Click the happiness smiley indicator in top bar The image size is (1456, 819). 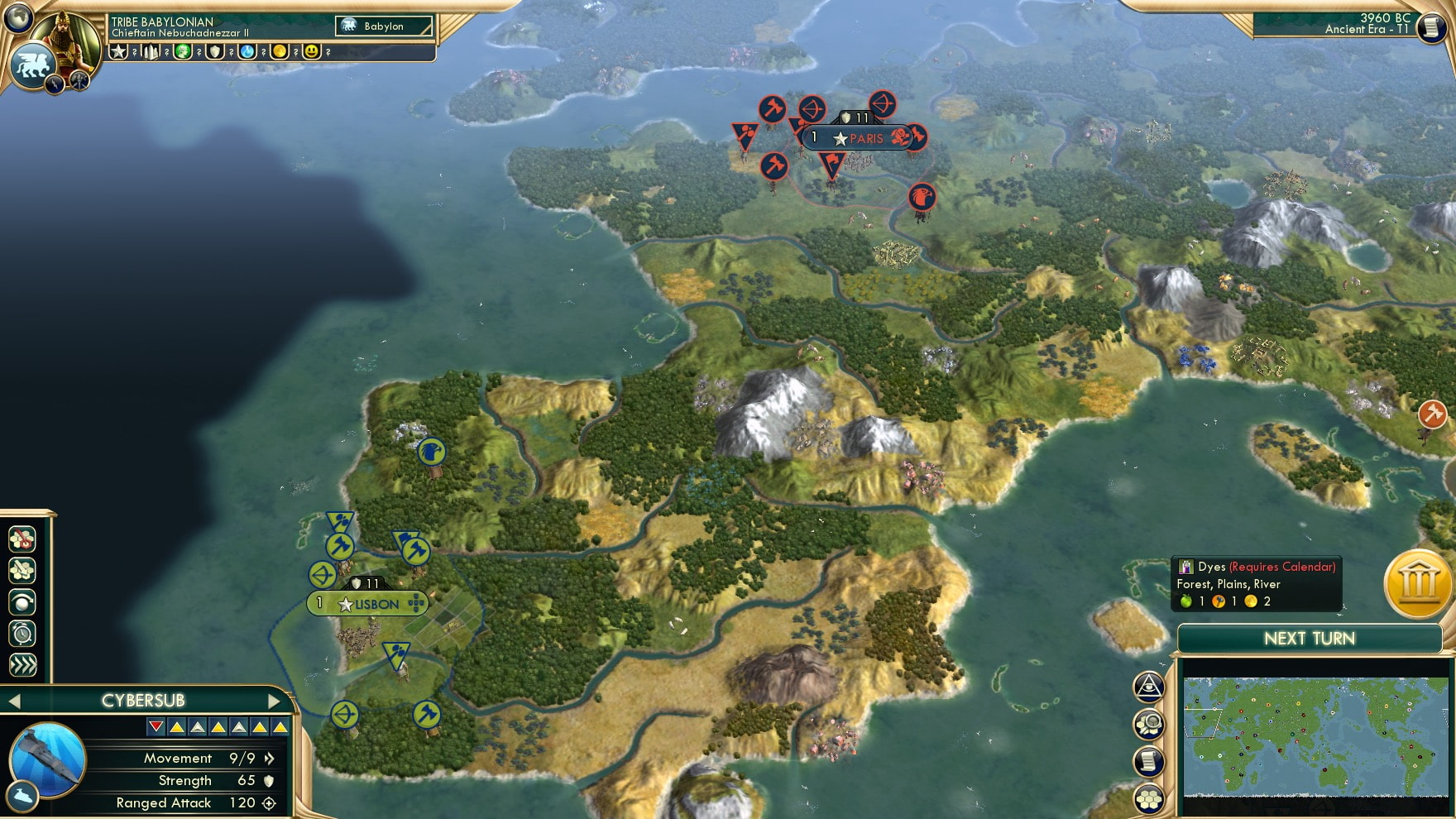[x=311, y=53]
